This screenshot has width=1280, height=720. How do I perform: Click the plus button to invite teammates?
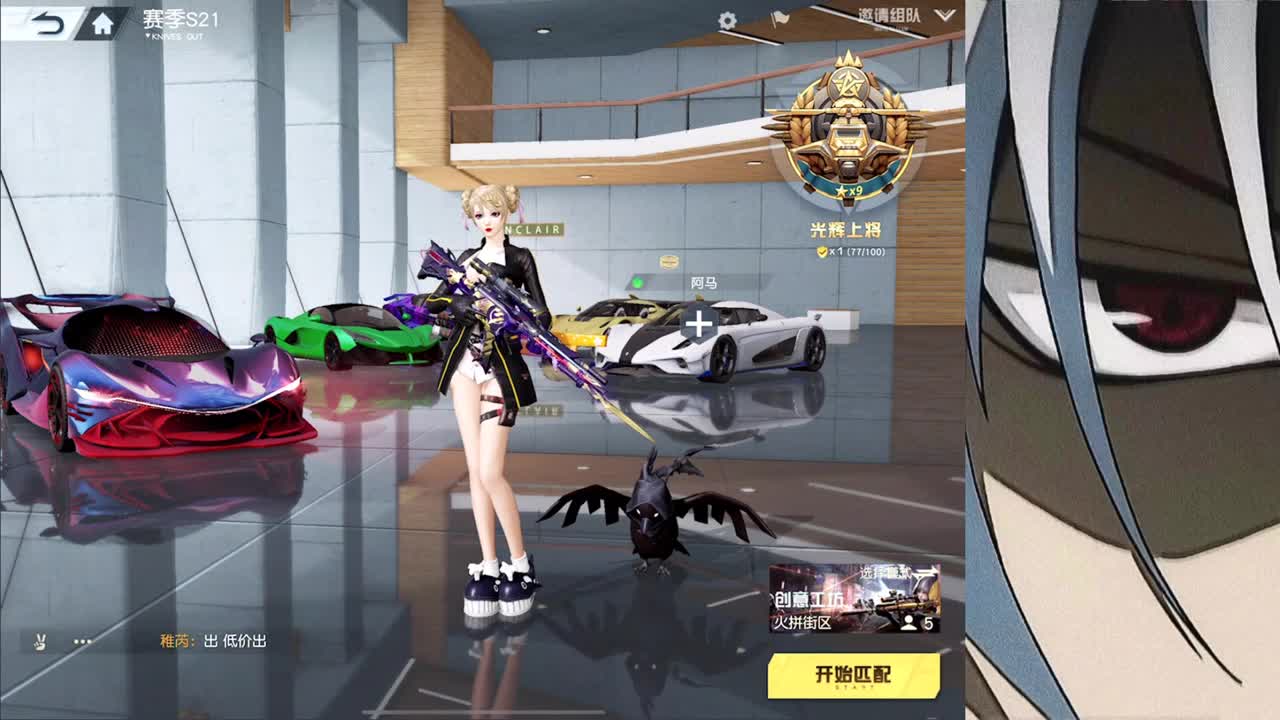(698, 323)
